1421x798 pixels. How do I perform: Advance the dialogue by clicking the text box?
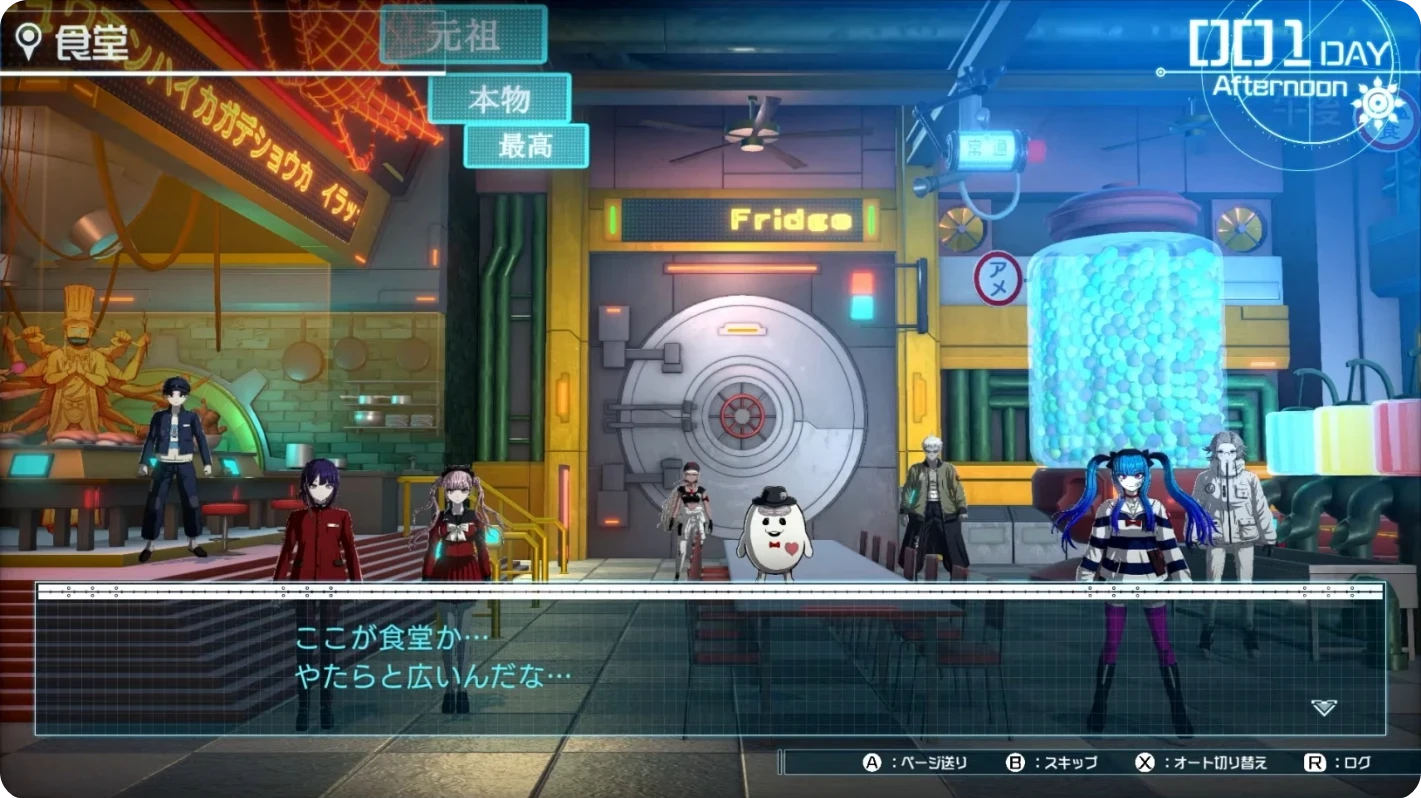(x=710, y=660)
